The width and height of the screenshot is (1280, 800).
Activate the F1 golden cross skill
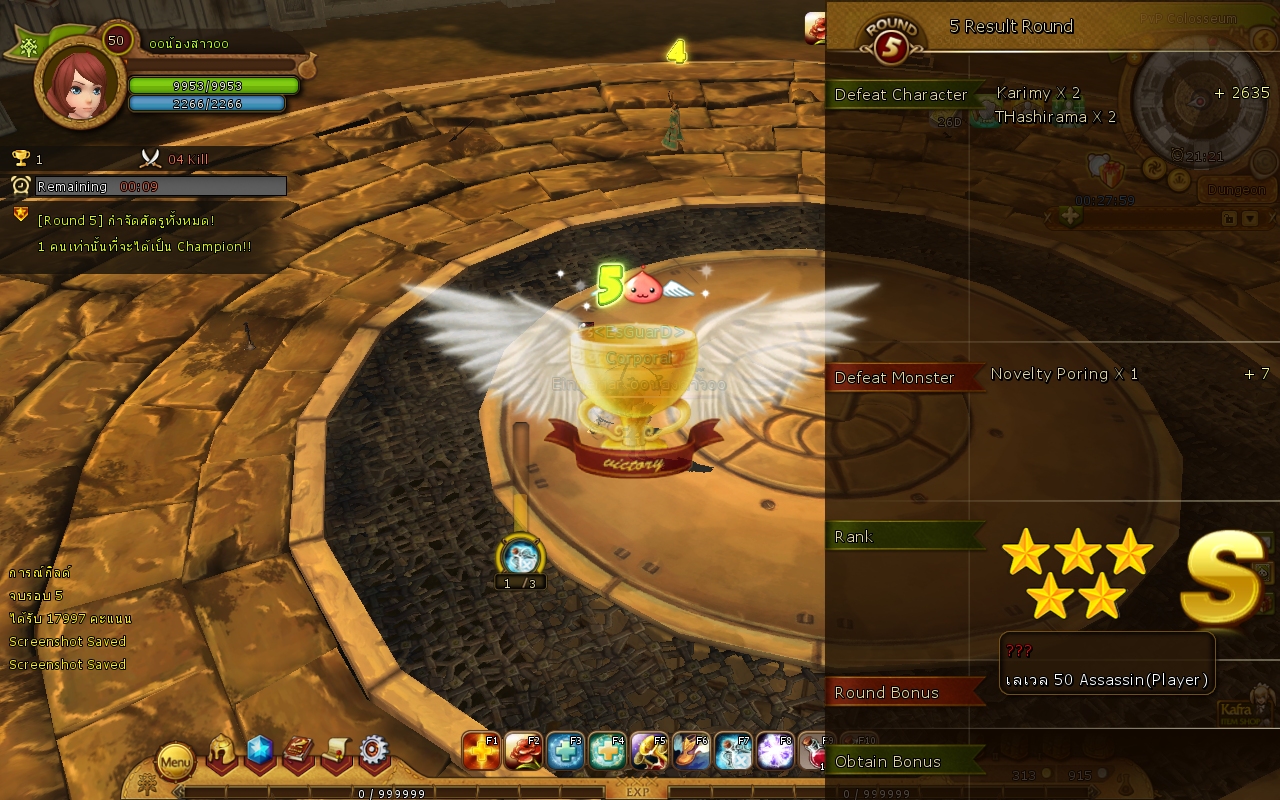(481, 751)
